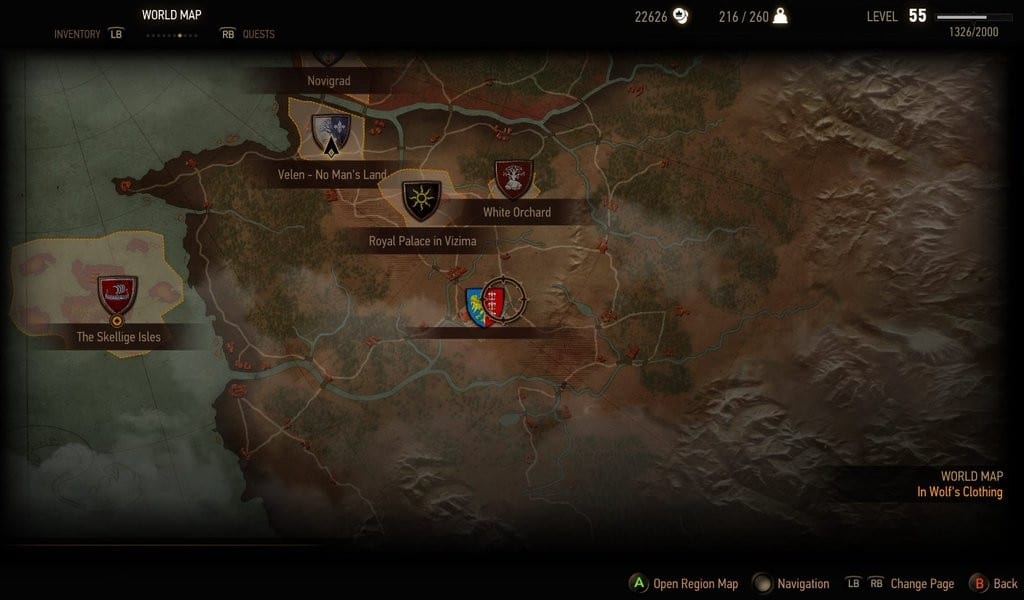
Task: Choose the White Orchard tree shield
Action: point(514,179)
